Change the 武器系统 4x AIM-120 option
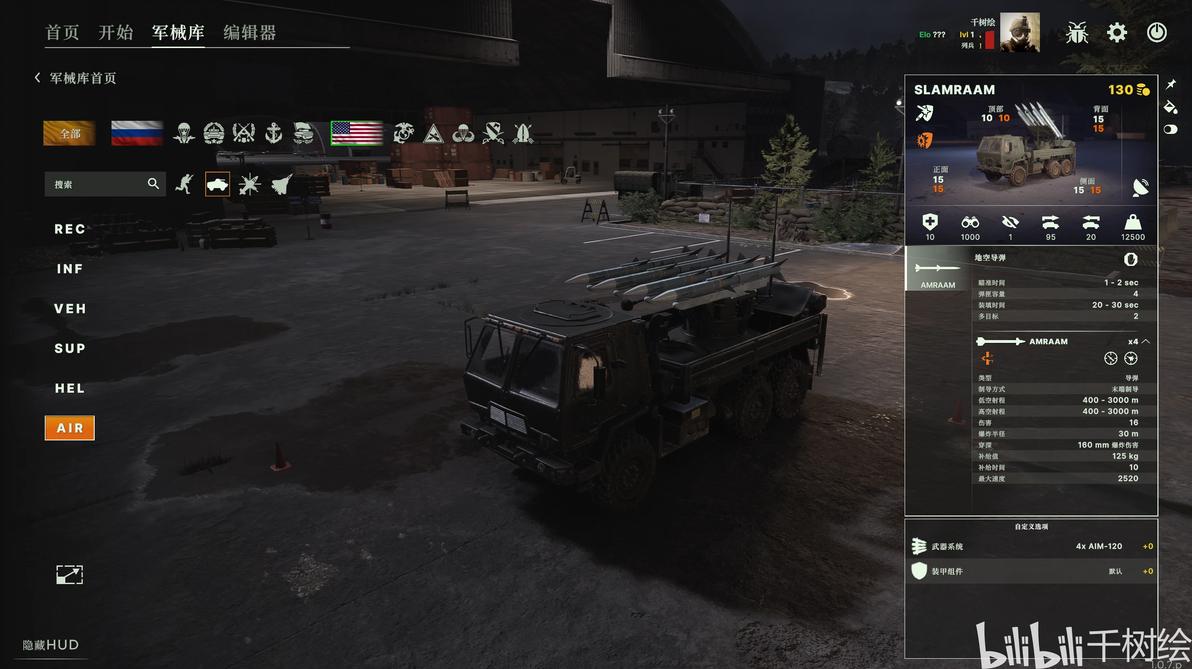 (x=1031, y=546)
